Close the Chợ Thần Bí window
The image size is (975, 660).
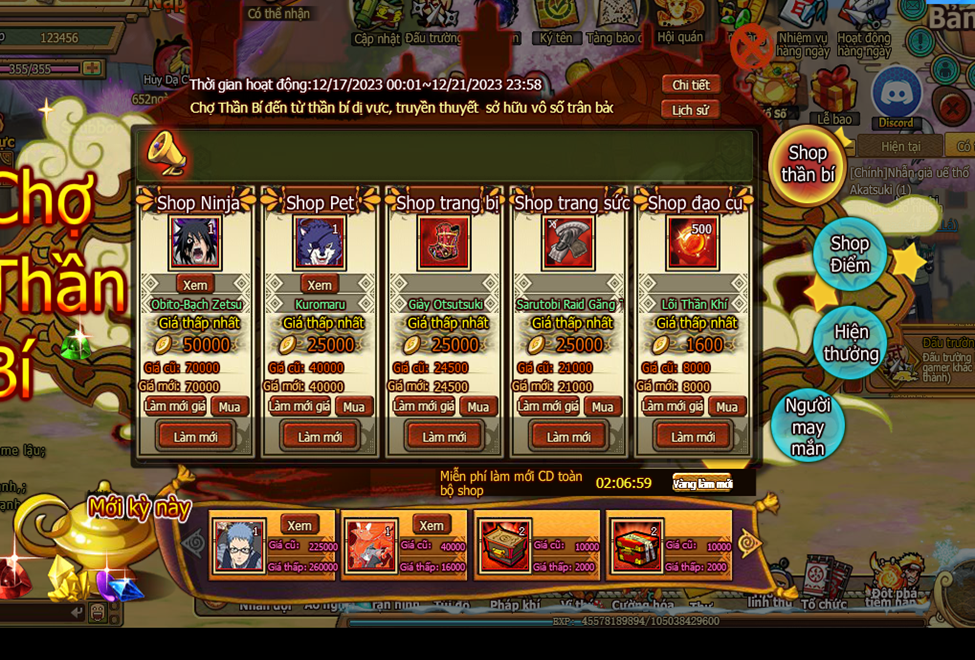(x=751, y=46)
